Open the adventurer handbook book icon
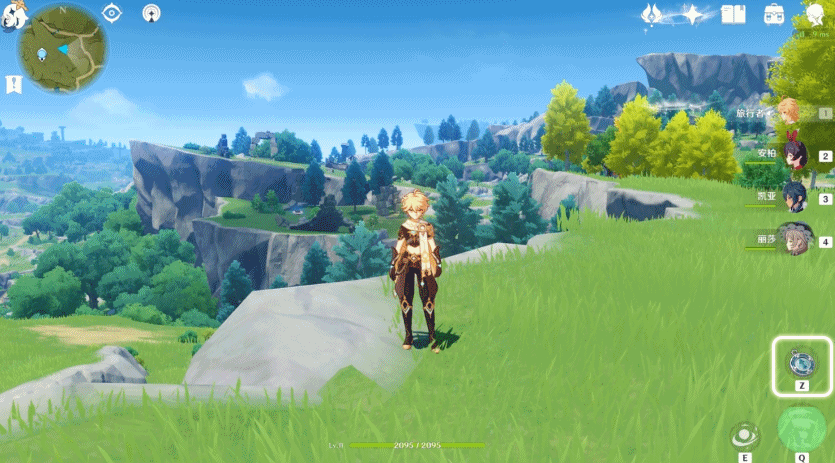Image resolution: width=835 pixels, height=463 pixels. 735,14
